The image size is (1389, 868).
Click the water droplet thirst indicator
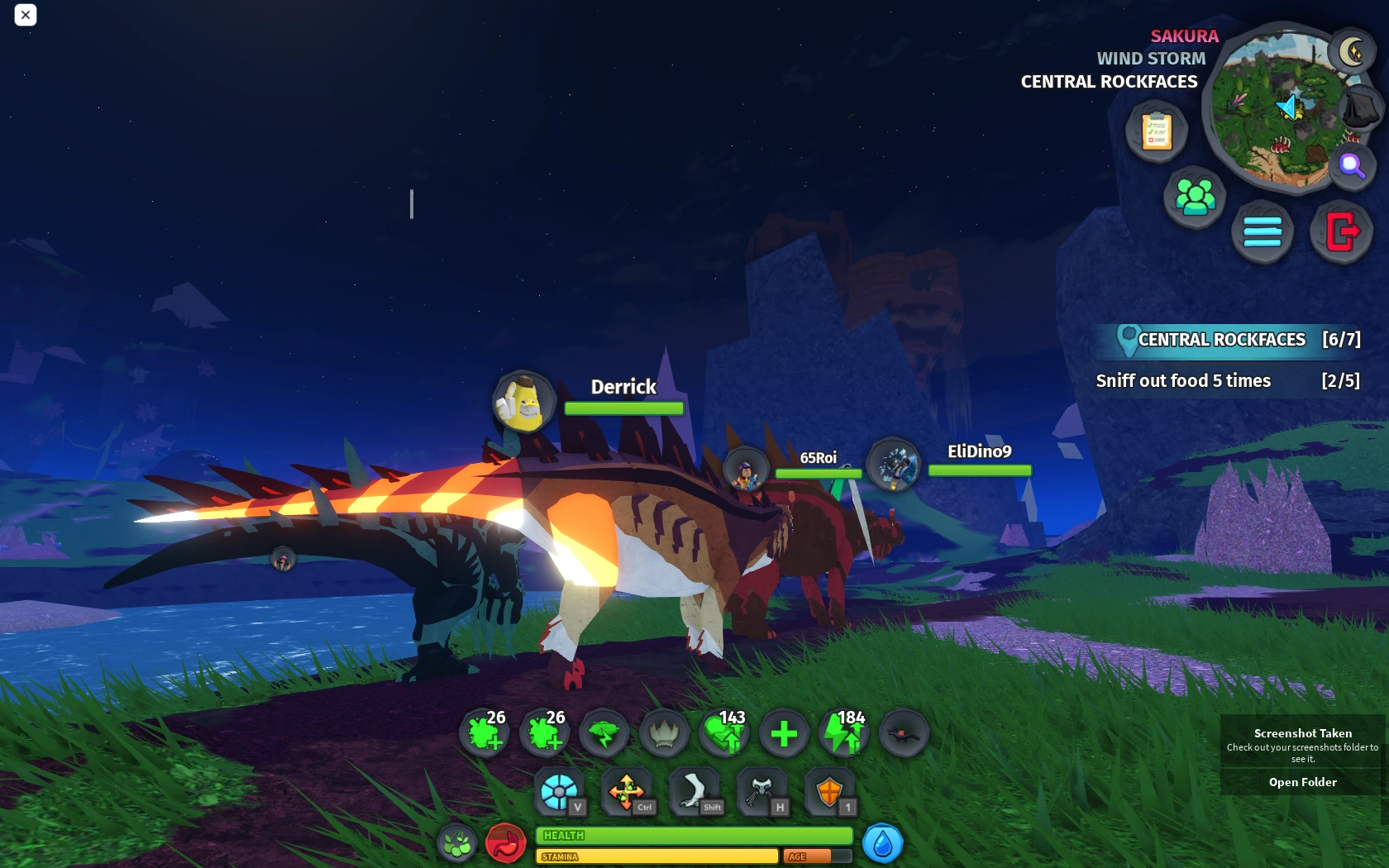click(881, 844)
